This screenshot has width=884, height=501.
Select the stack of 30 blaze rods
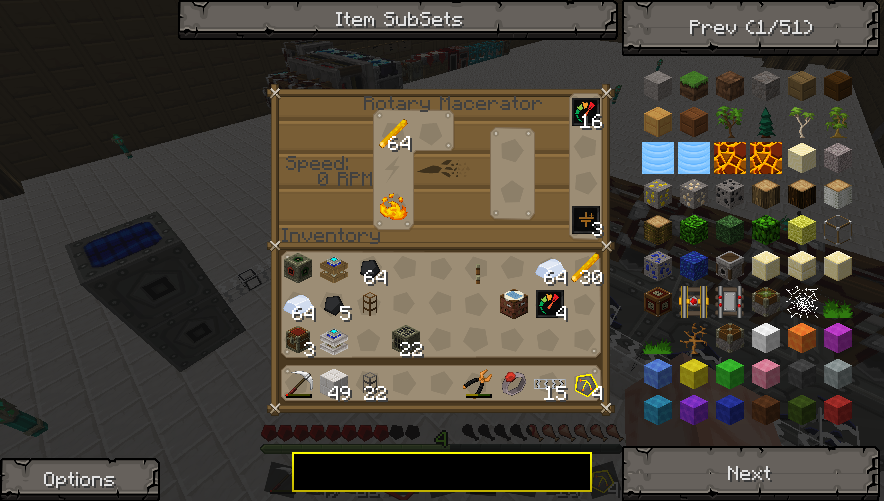coord(586,270)
